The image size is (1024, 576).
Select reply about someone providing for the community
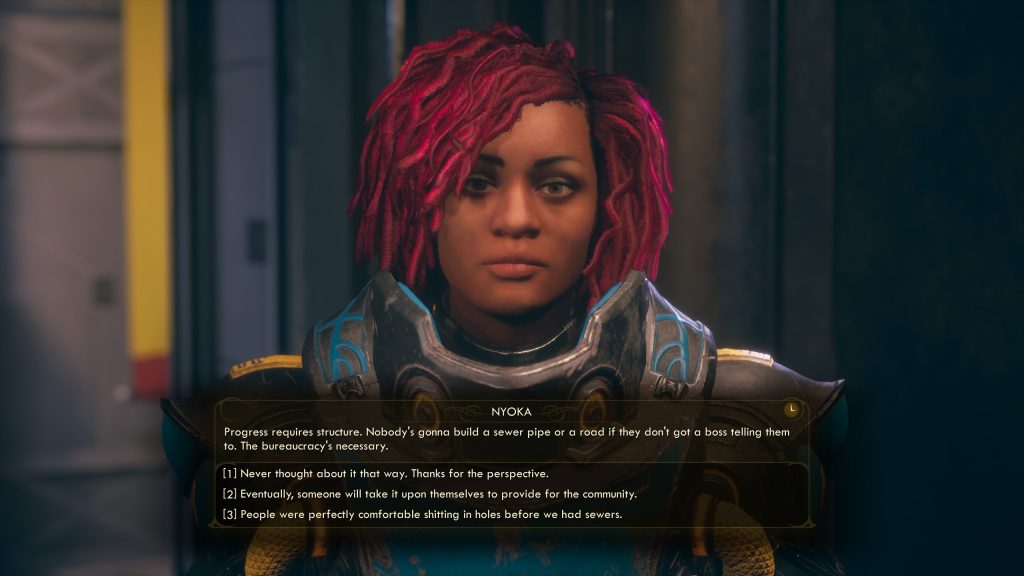(429, 494)
